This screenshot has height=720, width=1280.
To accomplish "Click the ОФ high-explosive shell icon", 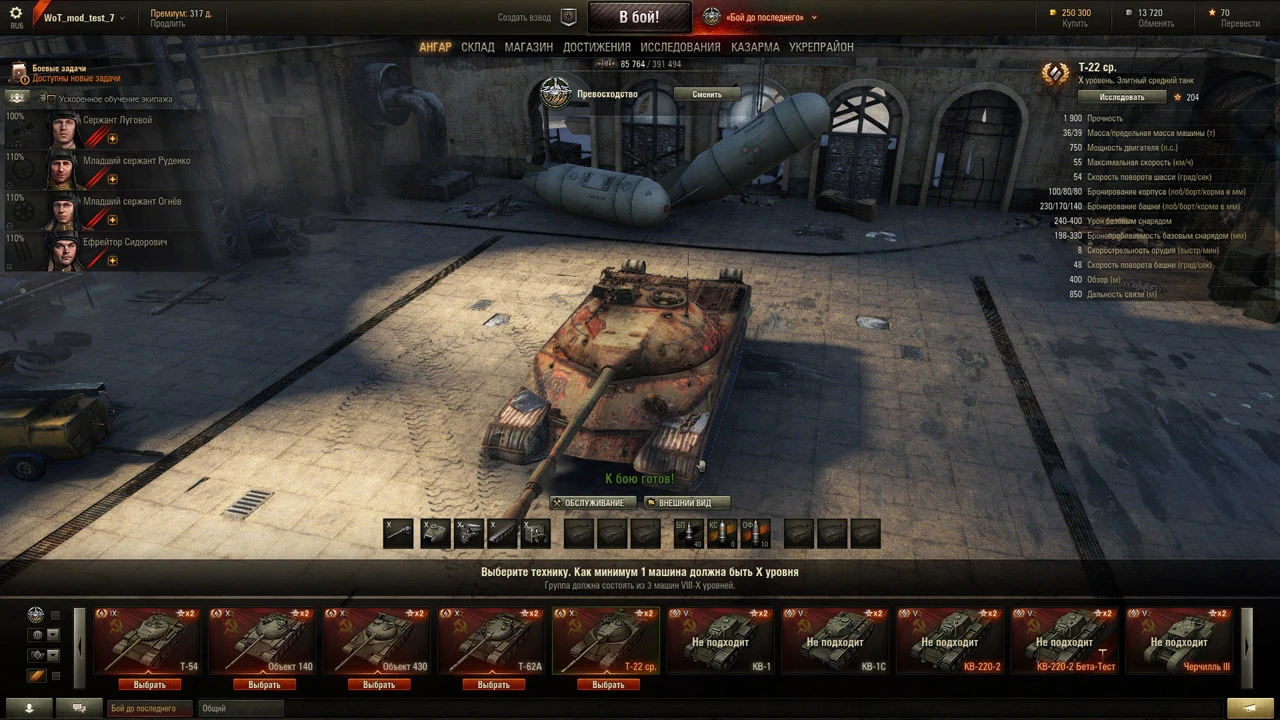I will point(757,533).
